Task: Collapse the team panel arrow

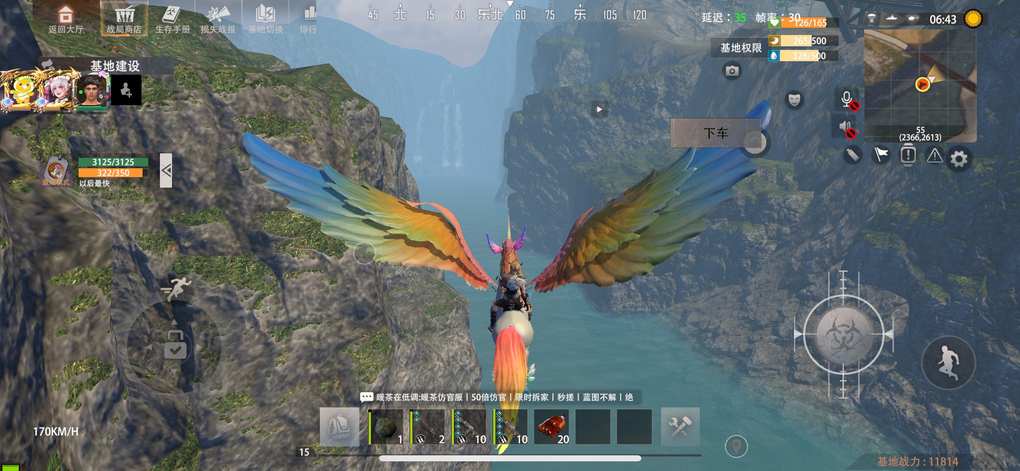Action: click(166, 170)
